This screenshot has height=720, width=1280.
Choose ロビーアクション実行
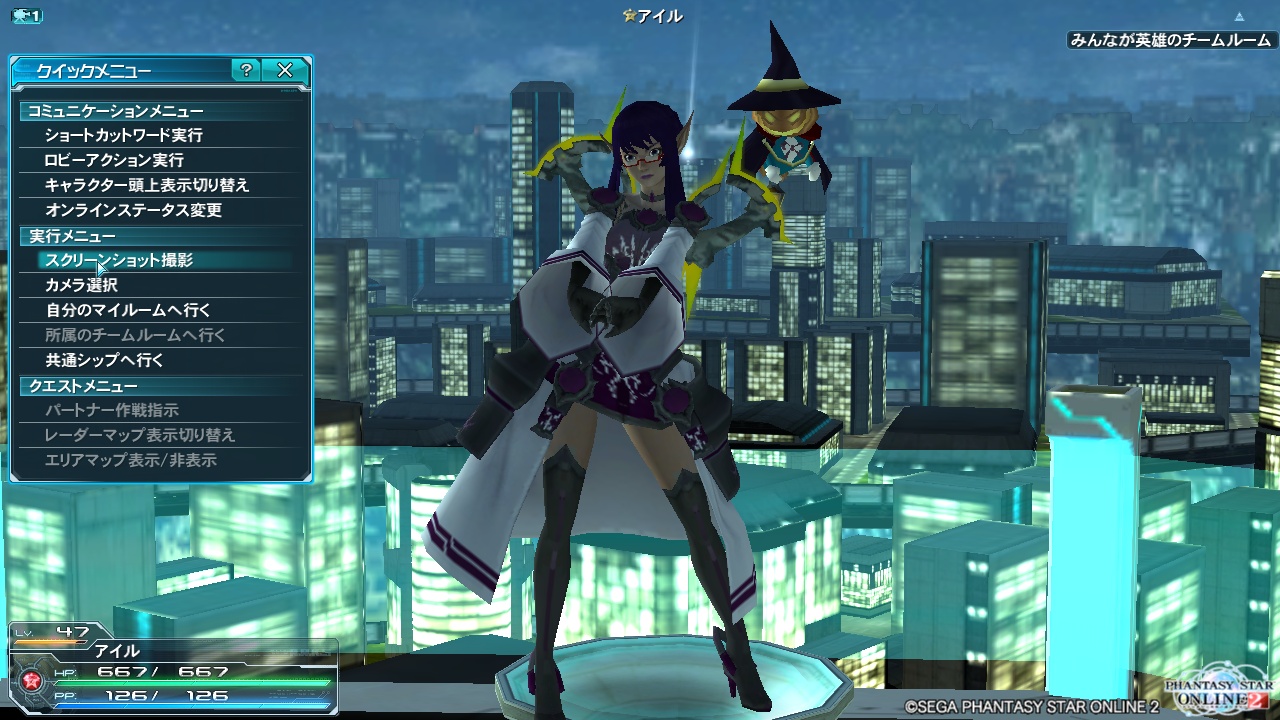click(114, 160)
